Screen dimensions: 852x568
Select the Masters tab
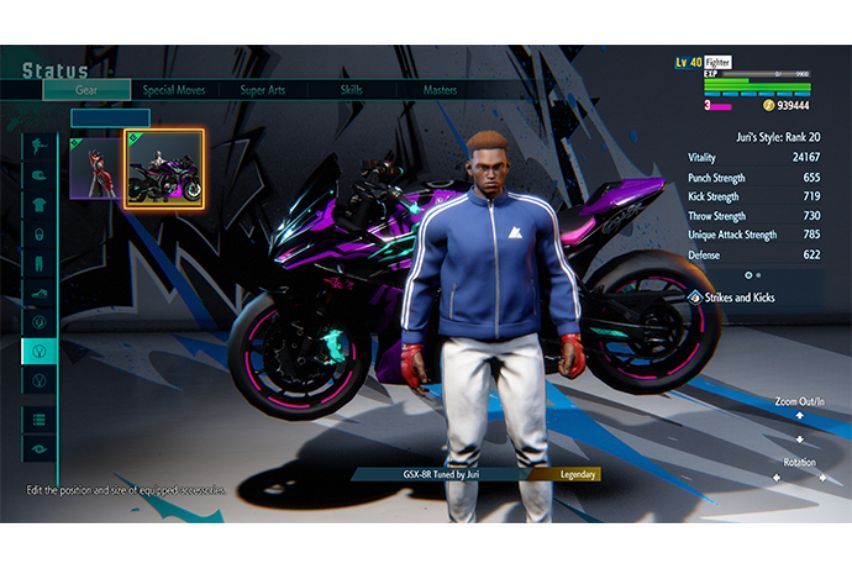tap(439, 90)
